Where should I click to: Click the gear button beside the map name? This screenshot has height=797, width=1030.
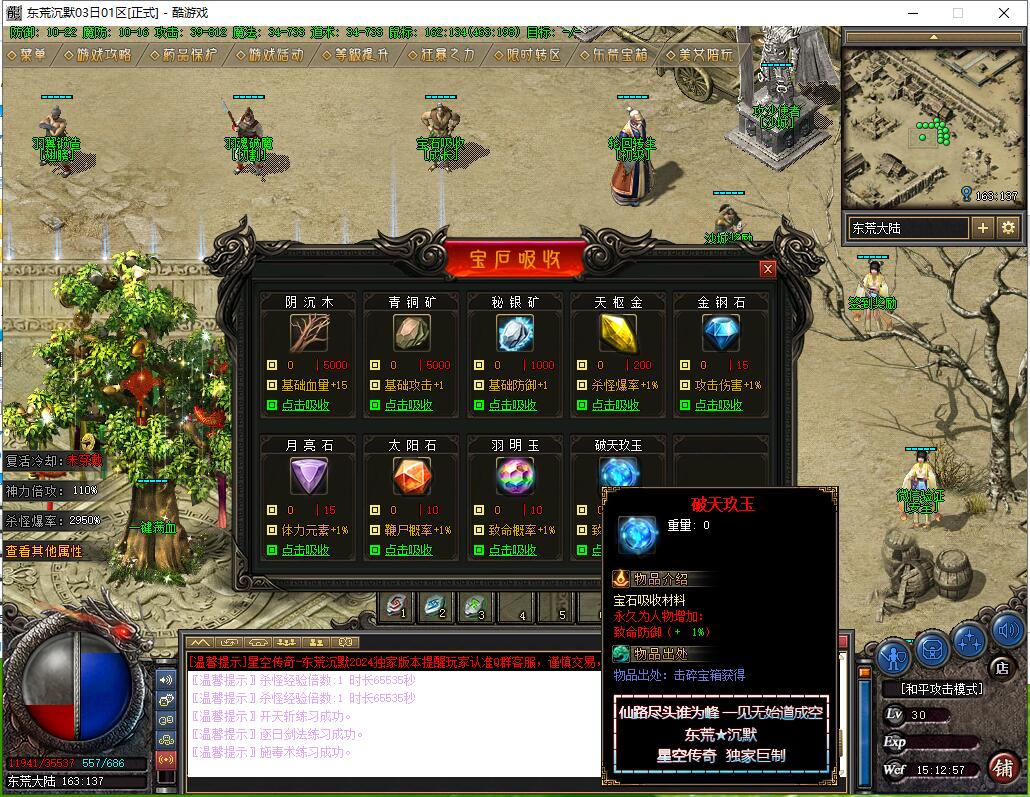[1008, 228]
